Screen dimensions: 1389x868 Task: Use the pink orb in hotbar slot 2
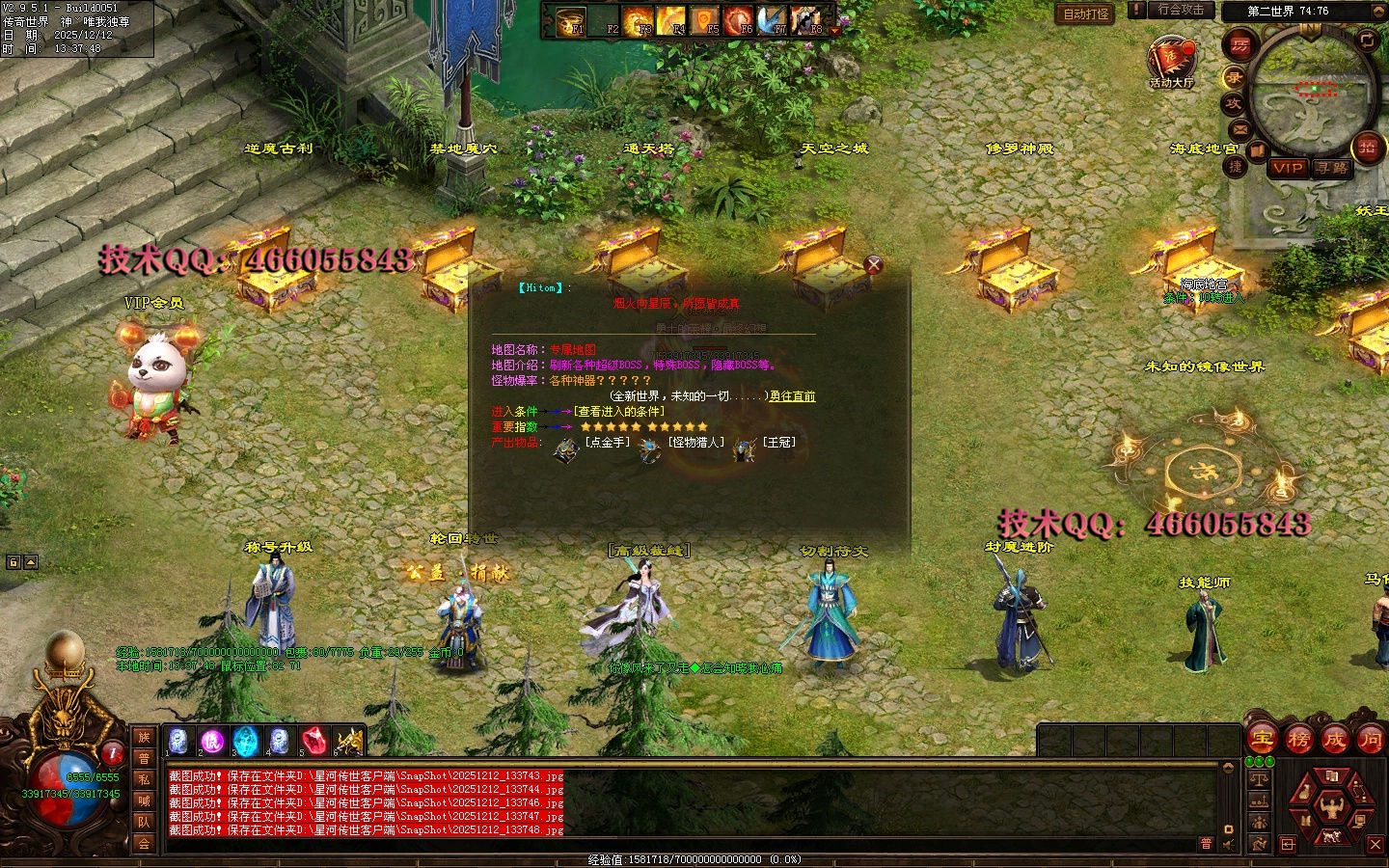[211, 741]
